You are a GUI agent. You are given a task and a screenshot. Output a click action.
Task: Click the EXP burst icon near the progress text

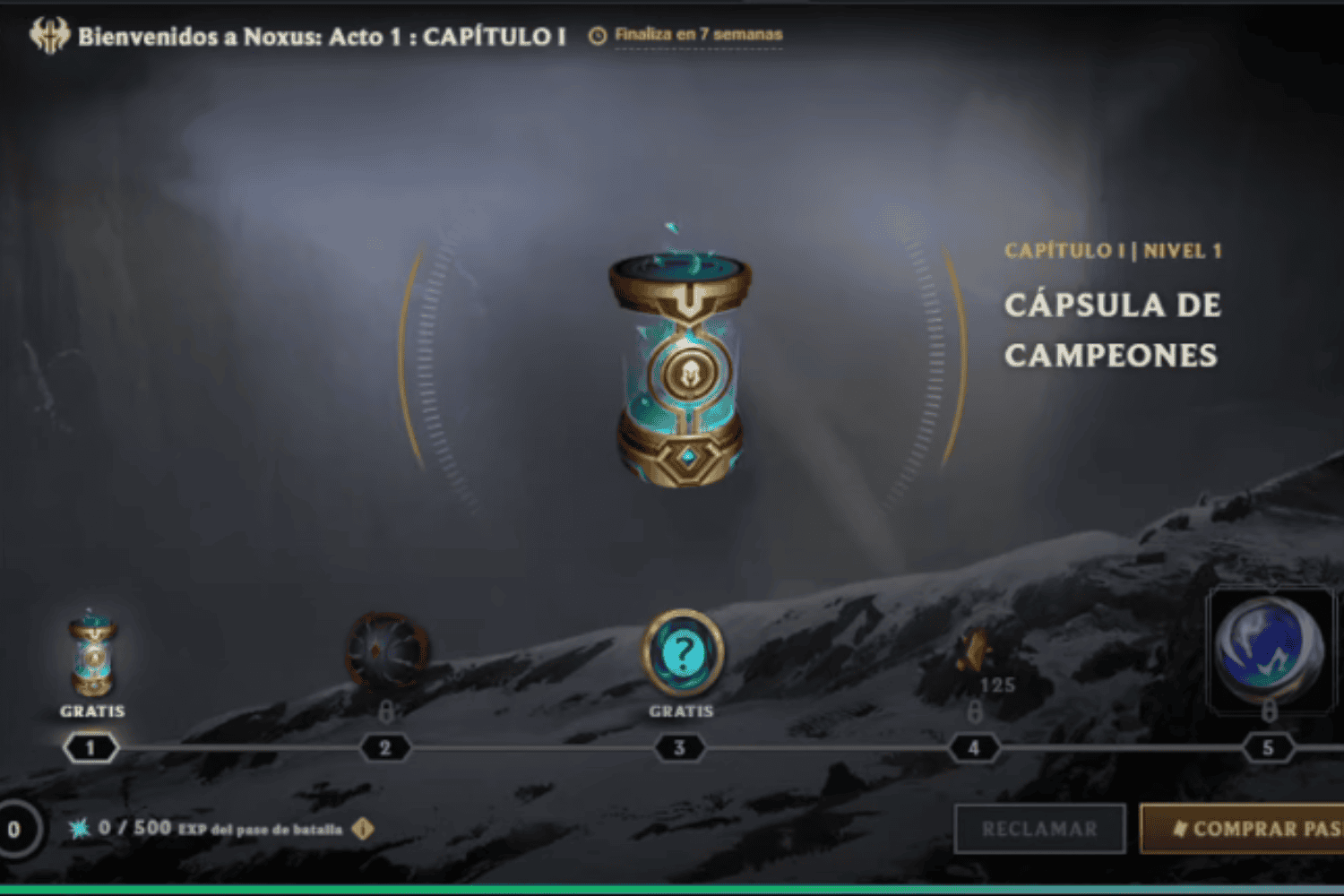tap(81, 829)
